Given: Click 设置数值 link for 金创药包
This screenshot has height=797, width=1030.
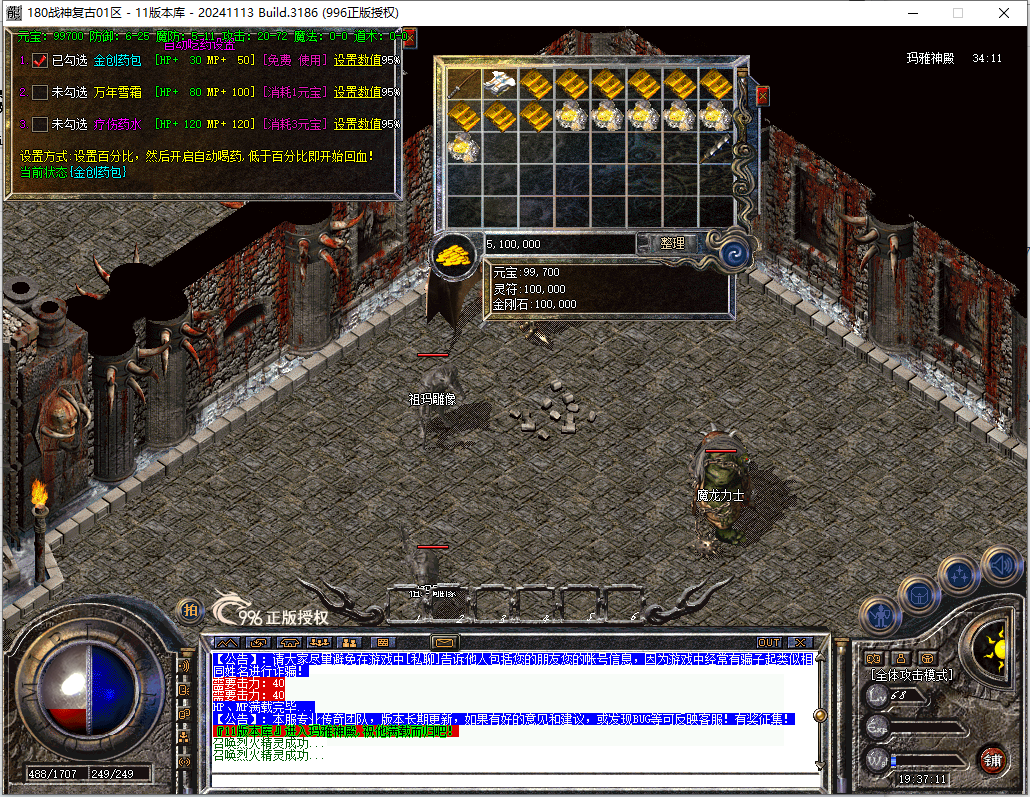Looking at the screenshot, I should (x=357, y=61).
